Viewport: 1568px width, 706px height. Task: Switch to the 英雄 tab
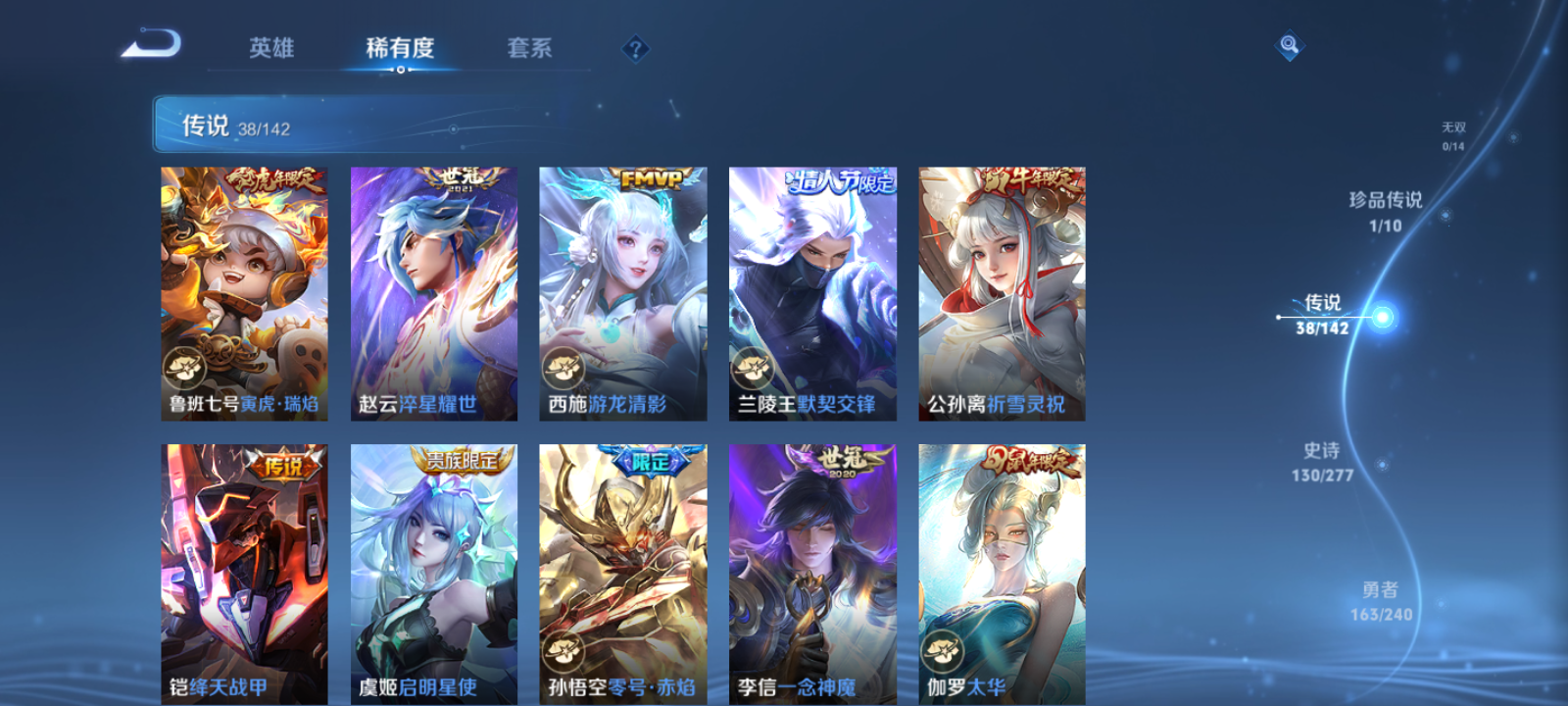tap(271, 49)
